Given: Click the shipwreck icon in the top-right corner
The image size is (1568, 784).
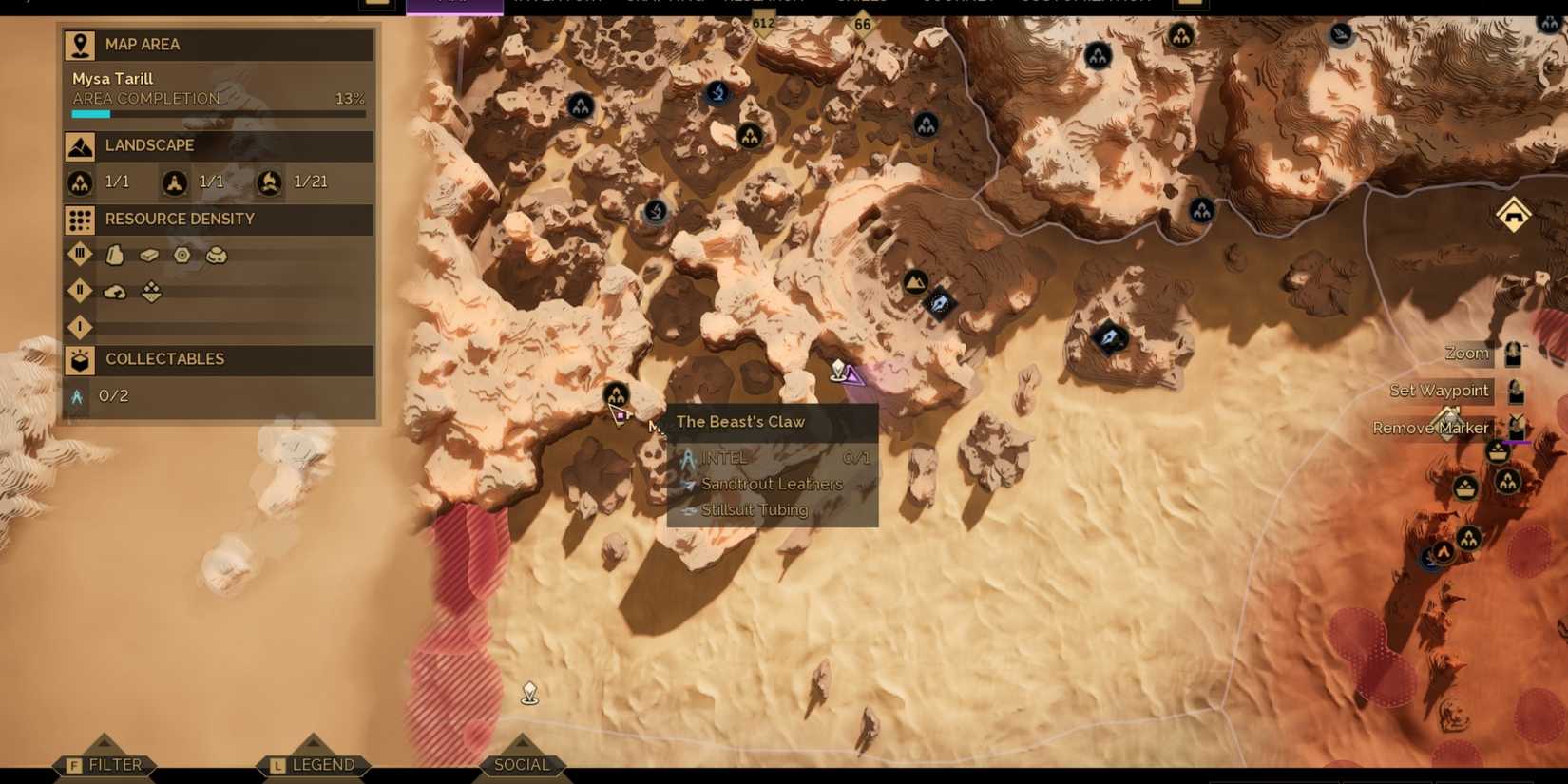Looking at the screenshot, I should click(x=1342, y=33).
